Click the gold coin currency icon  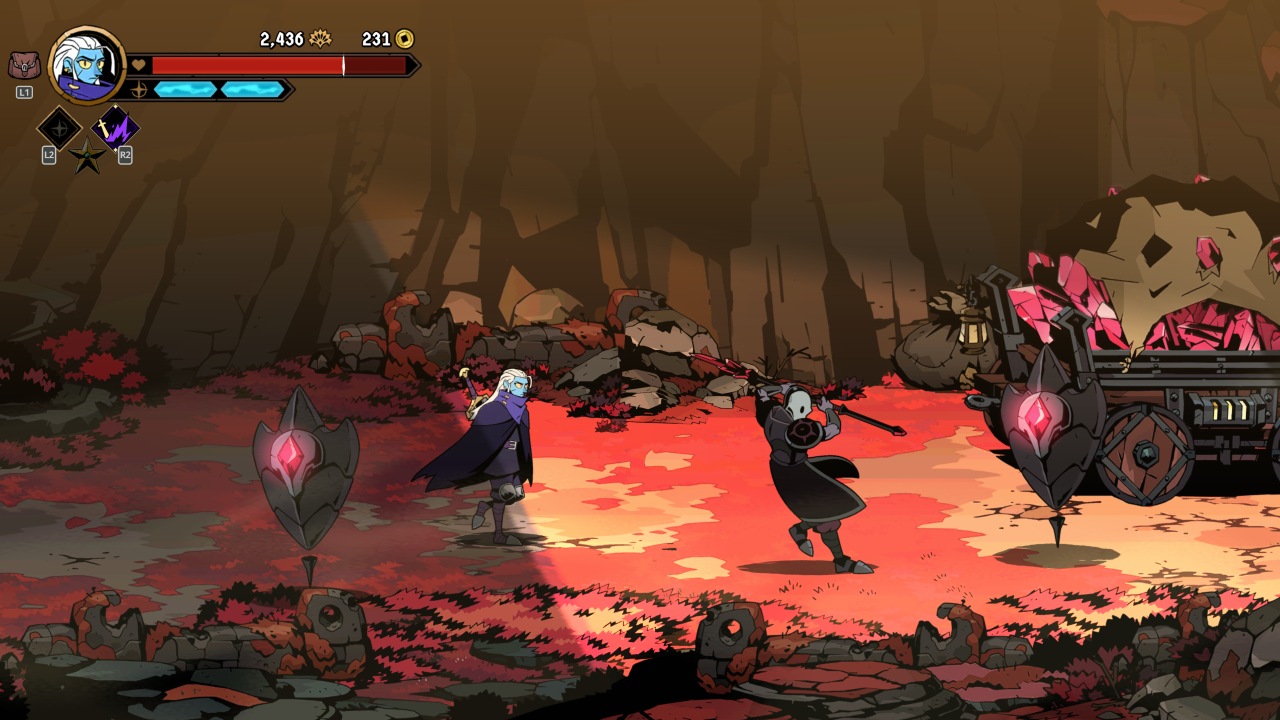[404, 39]
